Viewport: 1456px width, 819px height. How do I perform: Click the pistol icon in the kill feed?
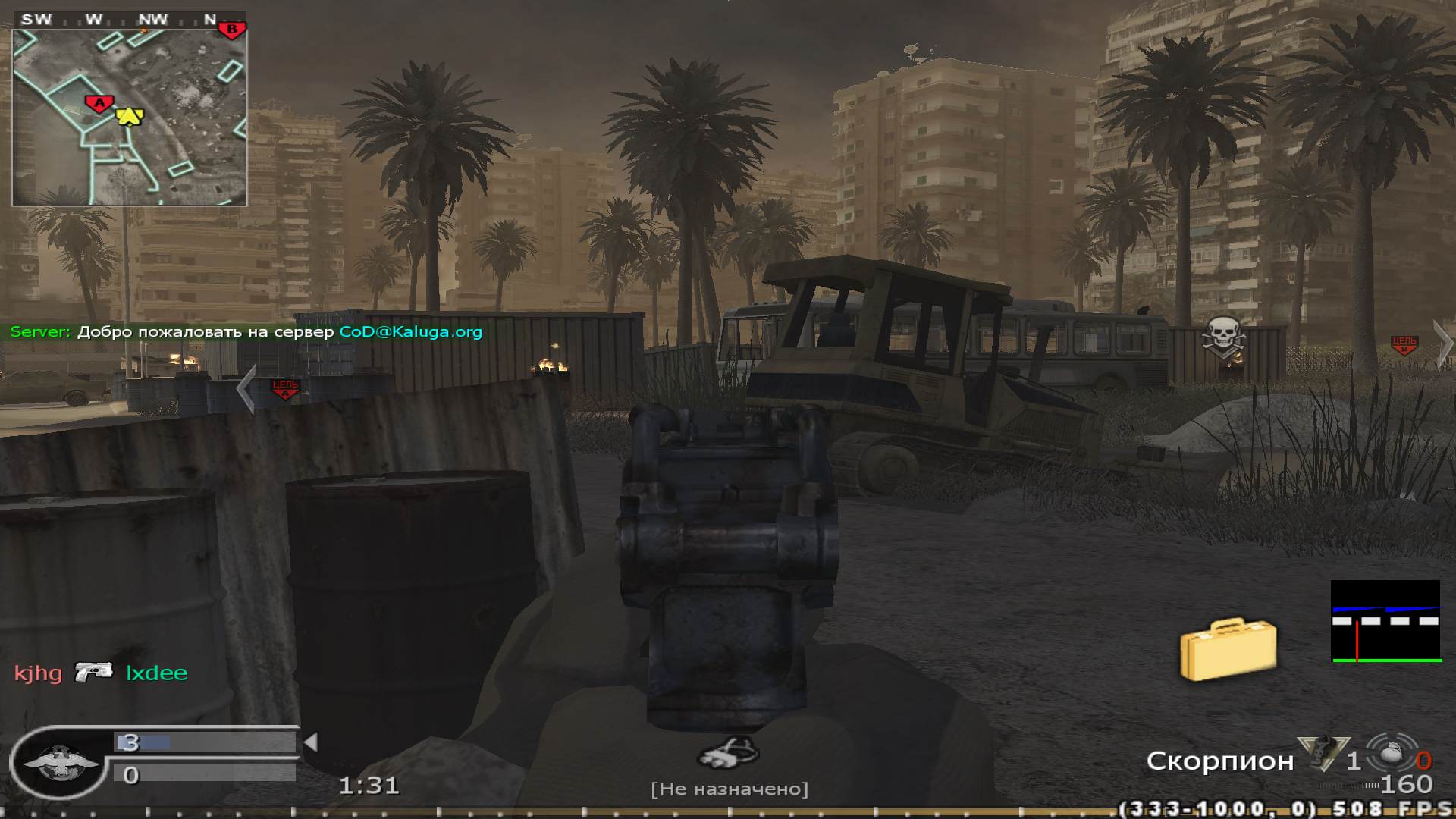tap(94, 672)
